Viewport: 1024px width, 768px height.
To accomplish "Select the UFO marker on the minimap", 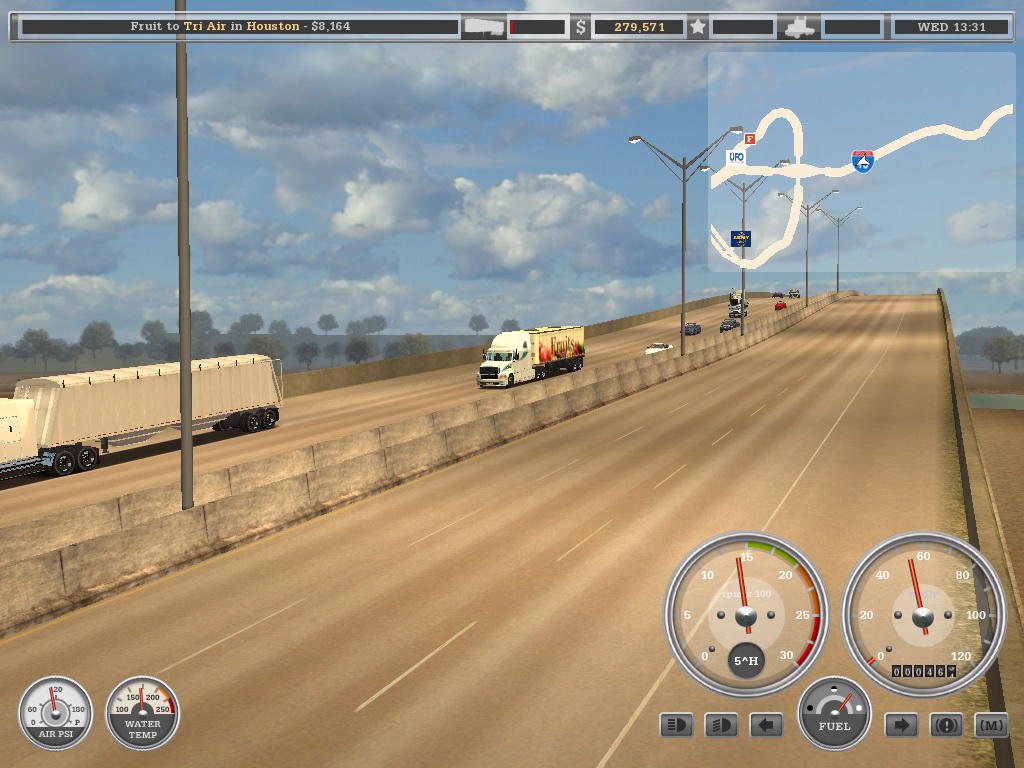I will [x=736, y=157].
